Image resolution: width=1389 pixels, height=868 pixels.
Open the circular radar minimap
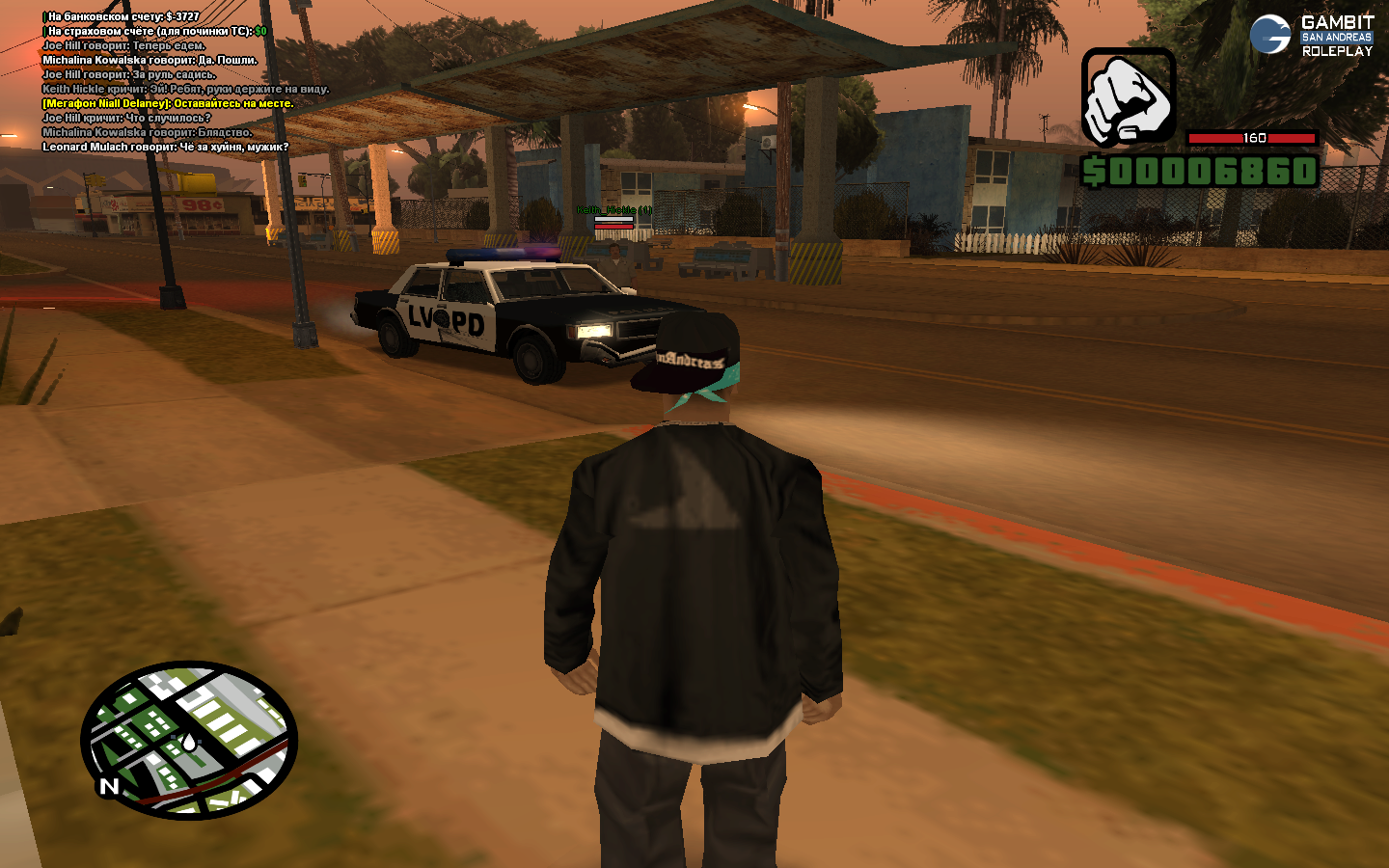click(x=189, y=740)
